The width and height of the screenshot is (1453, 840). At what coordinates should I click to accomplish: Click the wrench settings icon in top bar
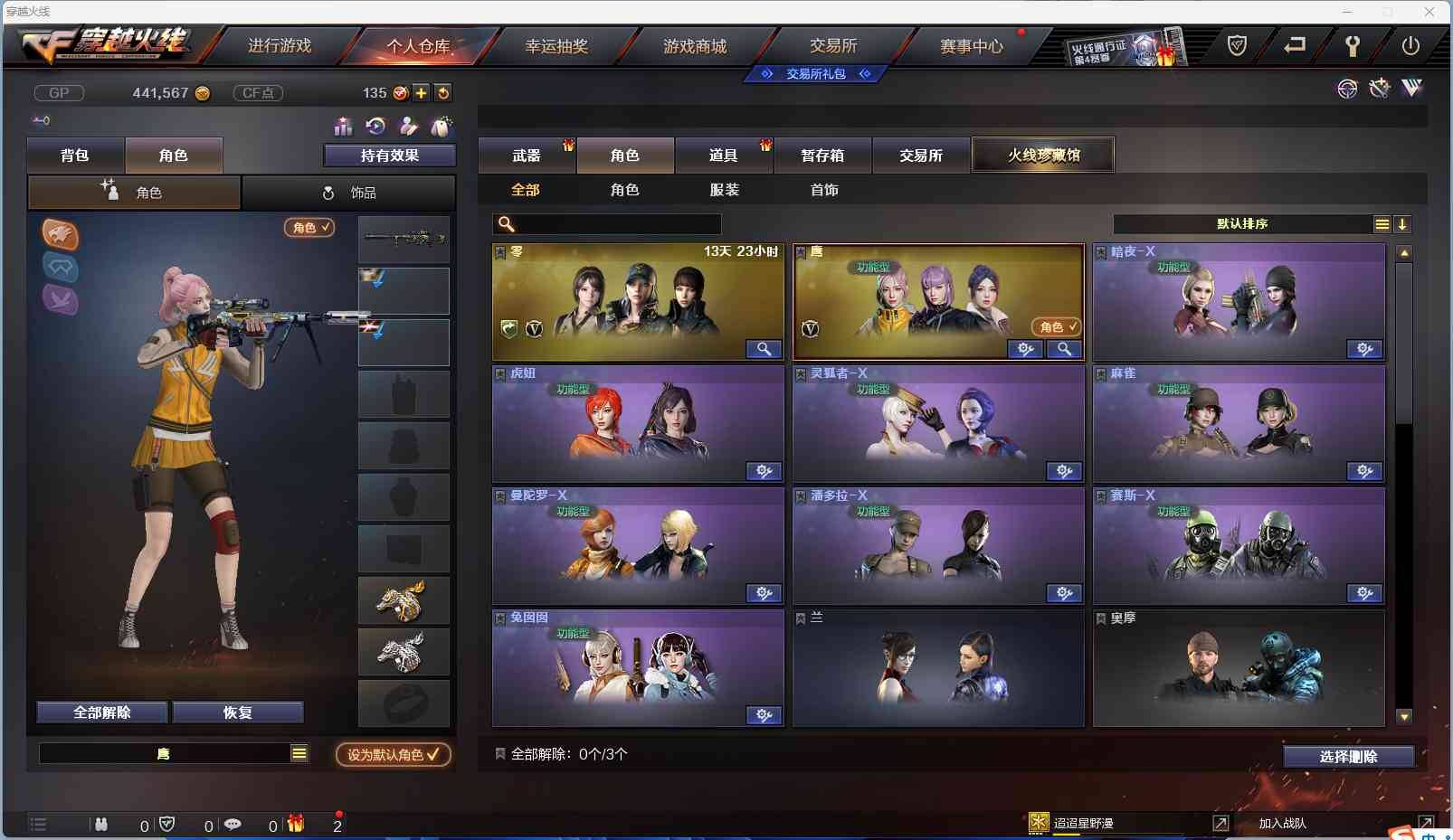point(1353,44)
